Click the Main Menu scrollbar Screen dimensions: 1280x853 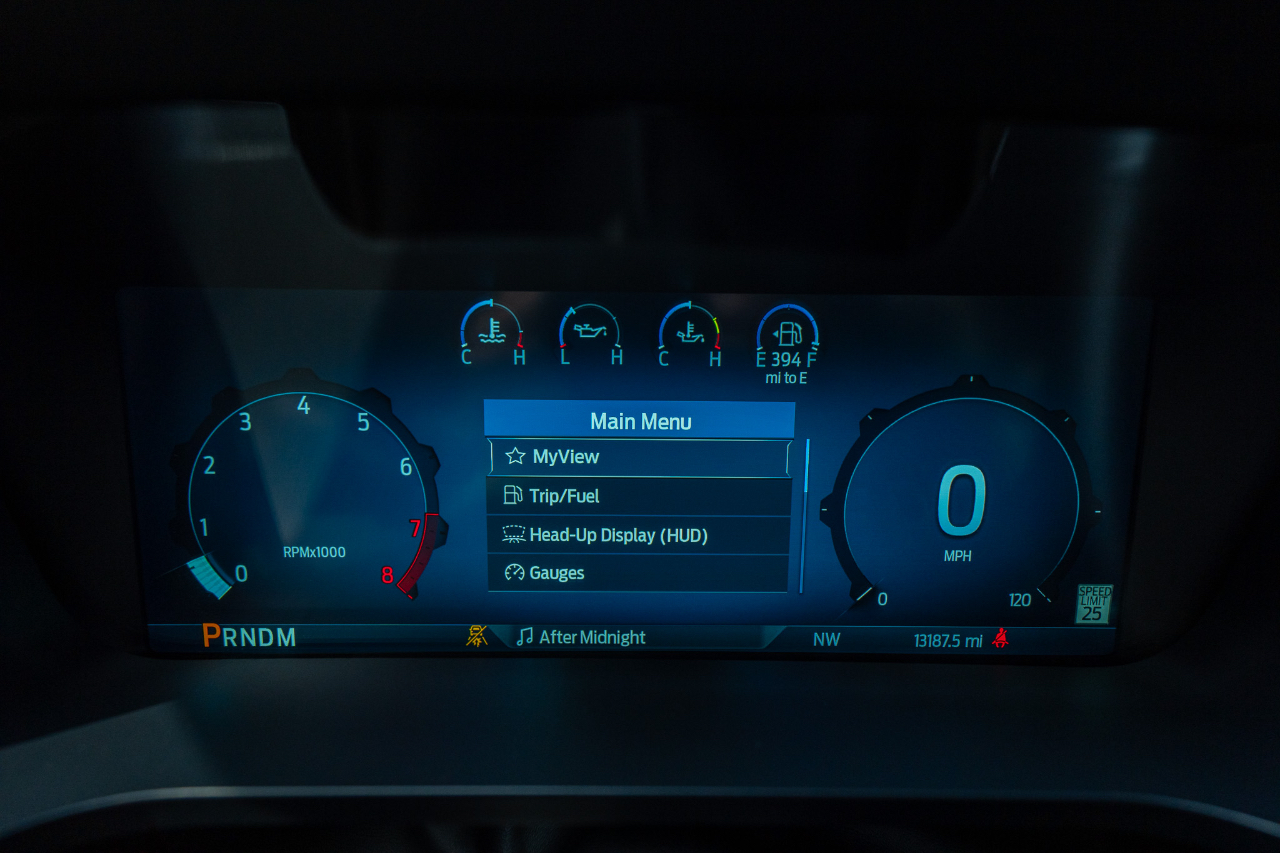click(804, 515)
